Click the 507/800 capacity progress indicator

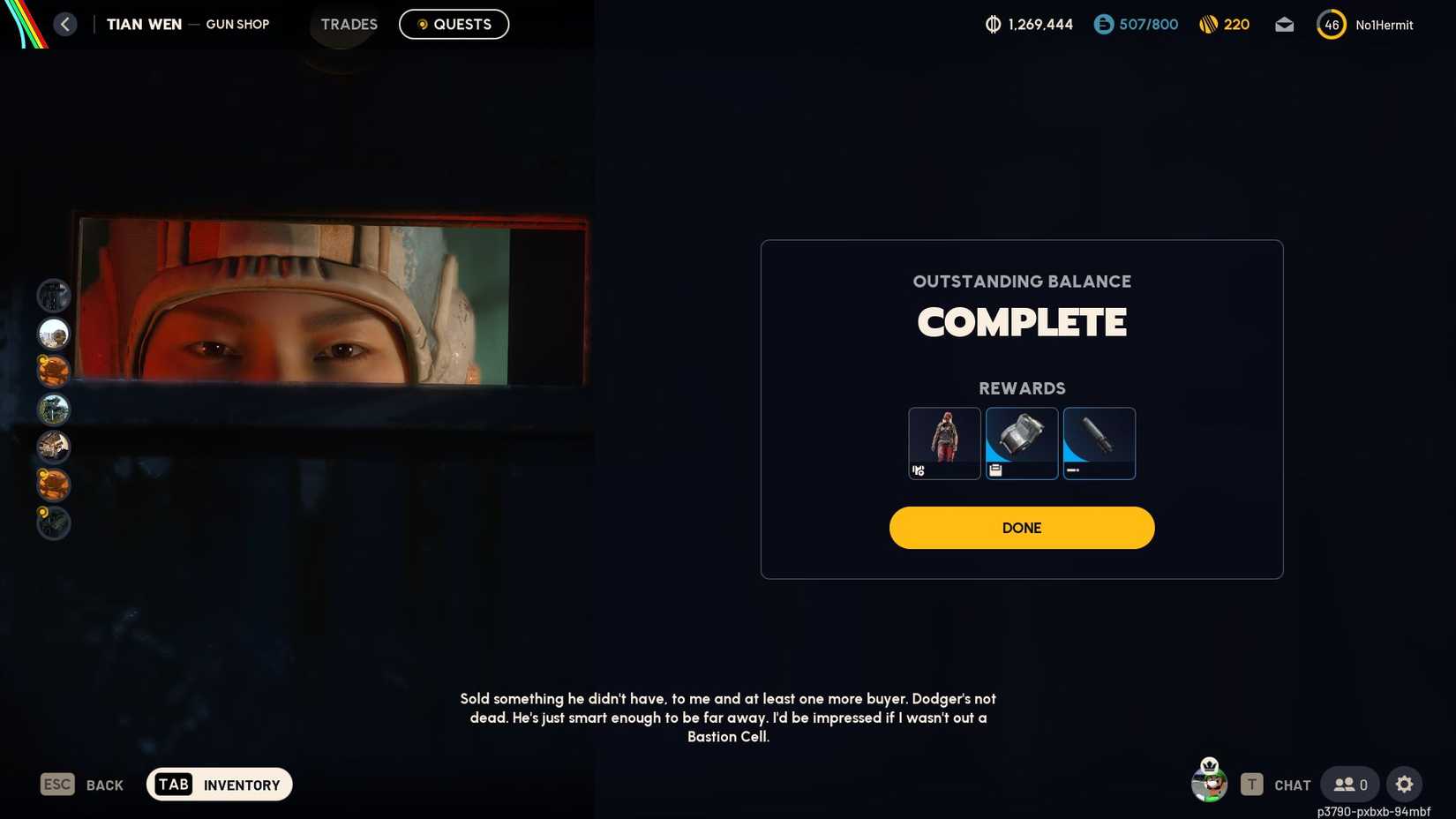click(1136, 25)
